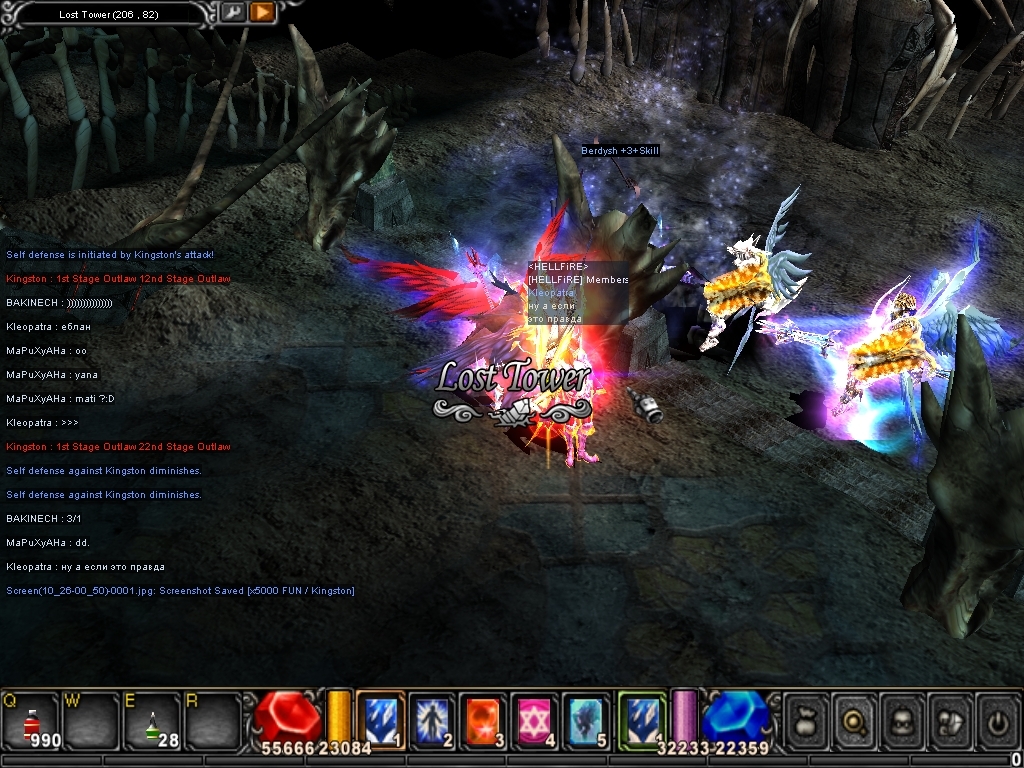The height and width of the screenshot is (768, 1024).
Task: Select the blue slash skill in slot 1
Action: click(x=381, y=719)
